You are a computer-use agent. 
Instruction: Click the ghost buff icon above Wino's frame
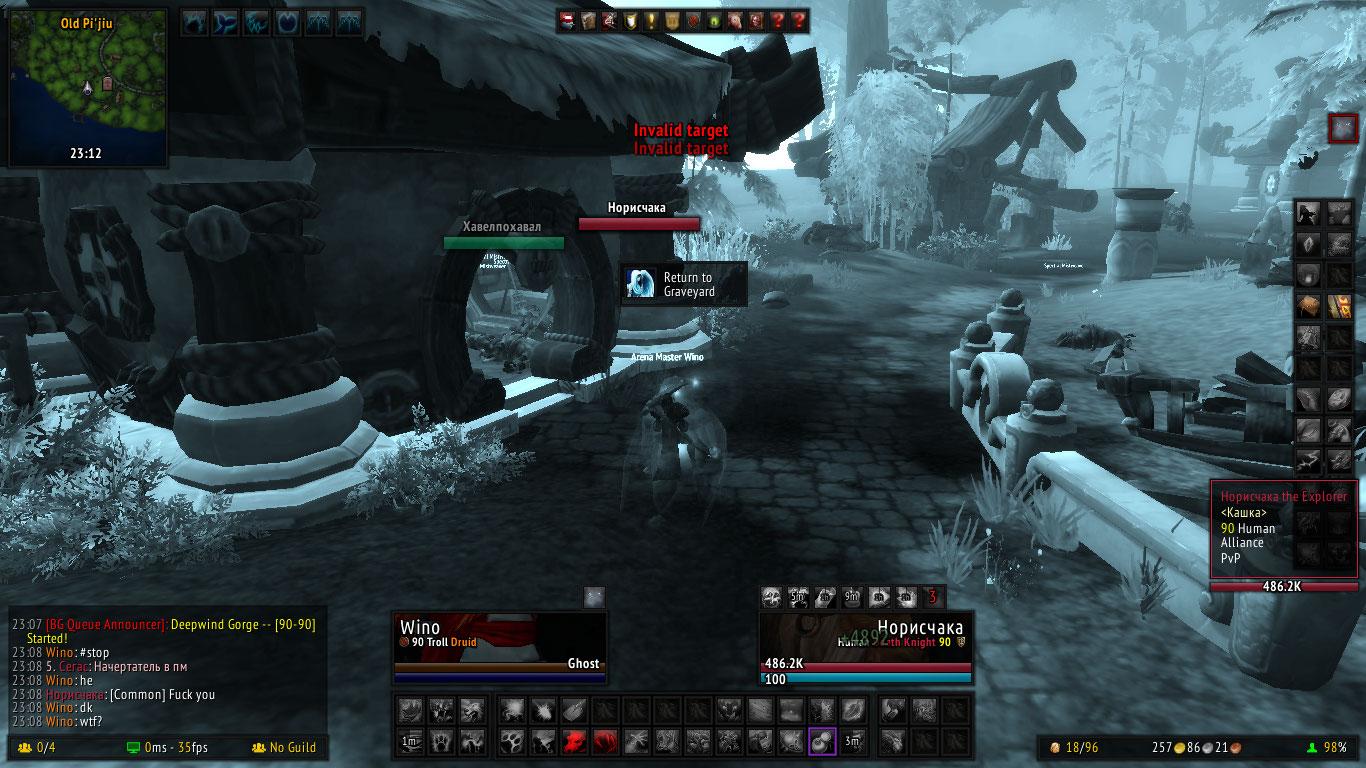tap(594, 597)
